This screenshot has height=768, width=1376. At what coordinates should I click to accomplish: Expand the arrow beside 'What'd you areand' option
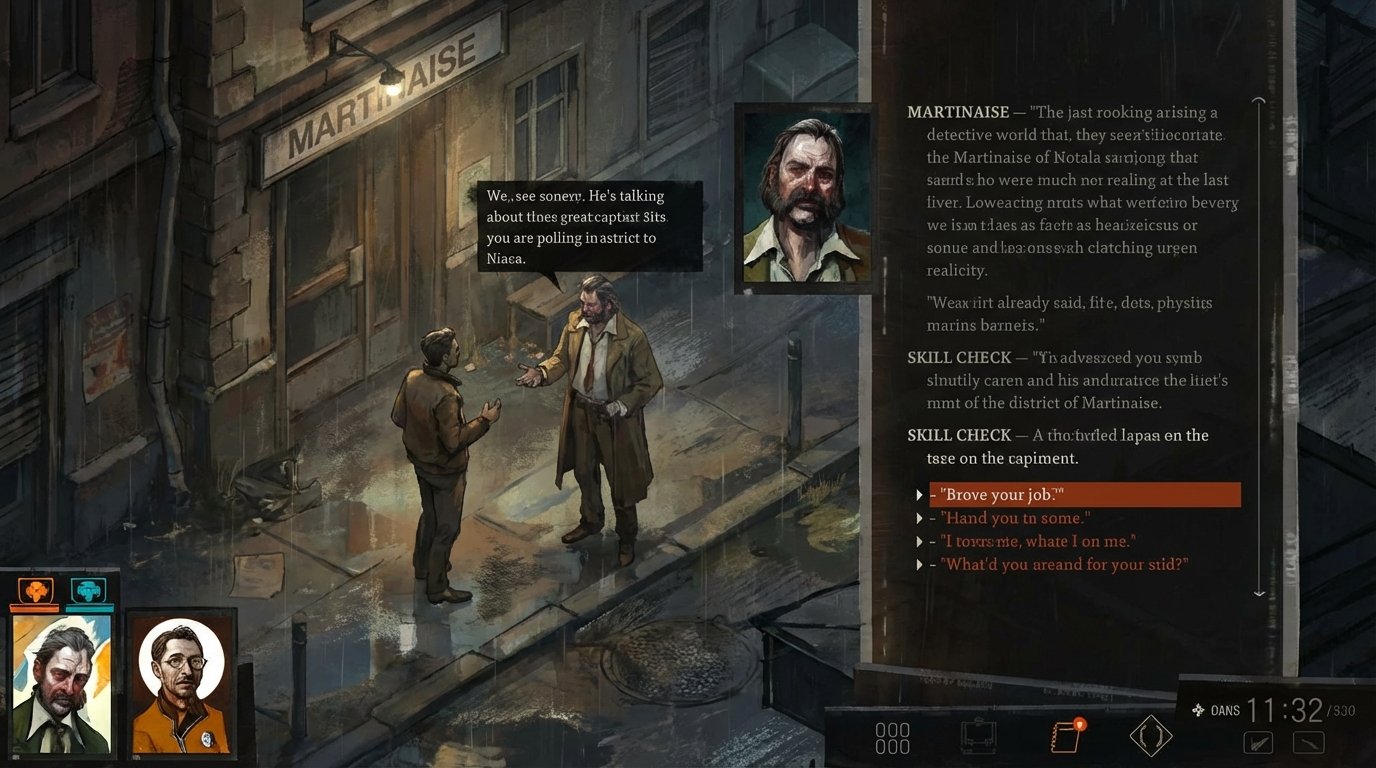click(920, 564)
